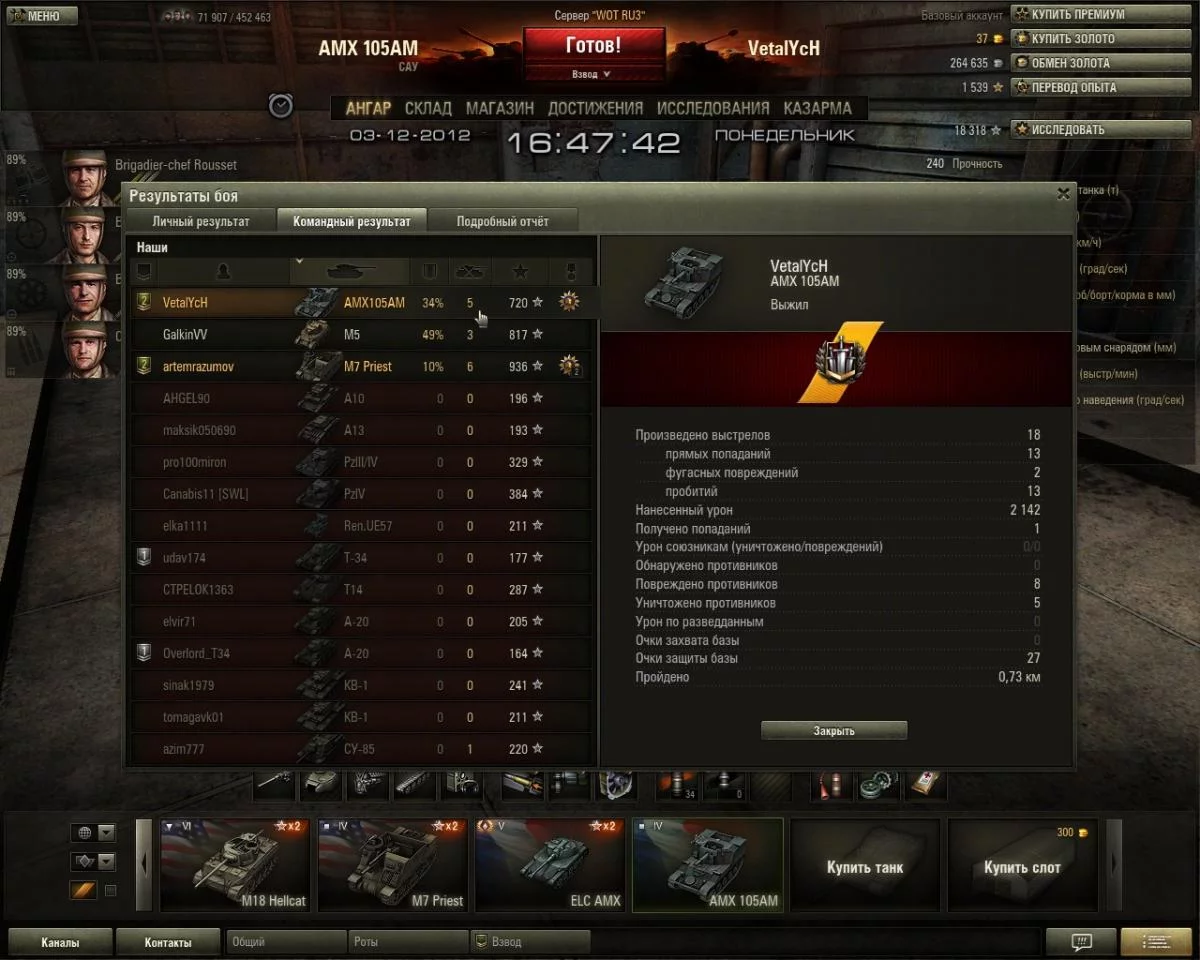Open the Меню button
This screenshot has width=1200, height=960.
tap(34, 16)
